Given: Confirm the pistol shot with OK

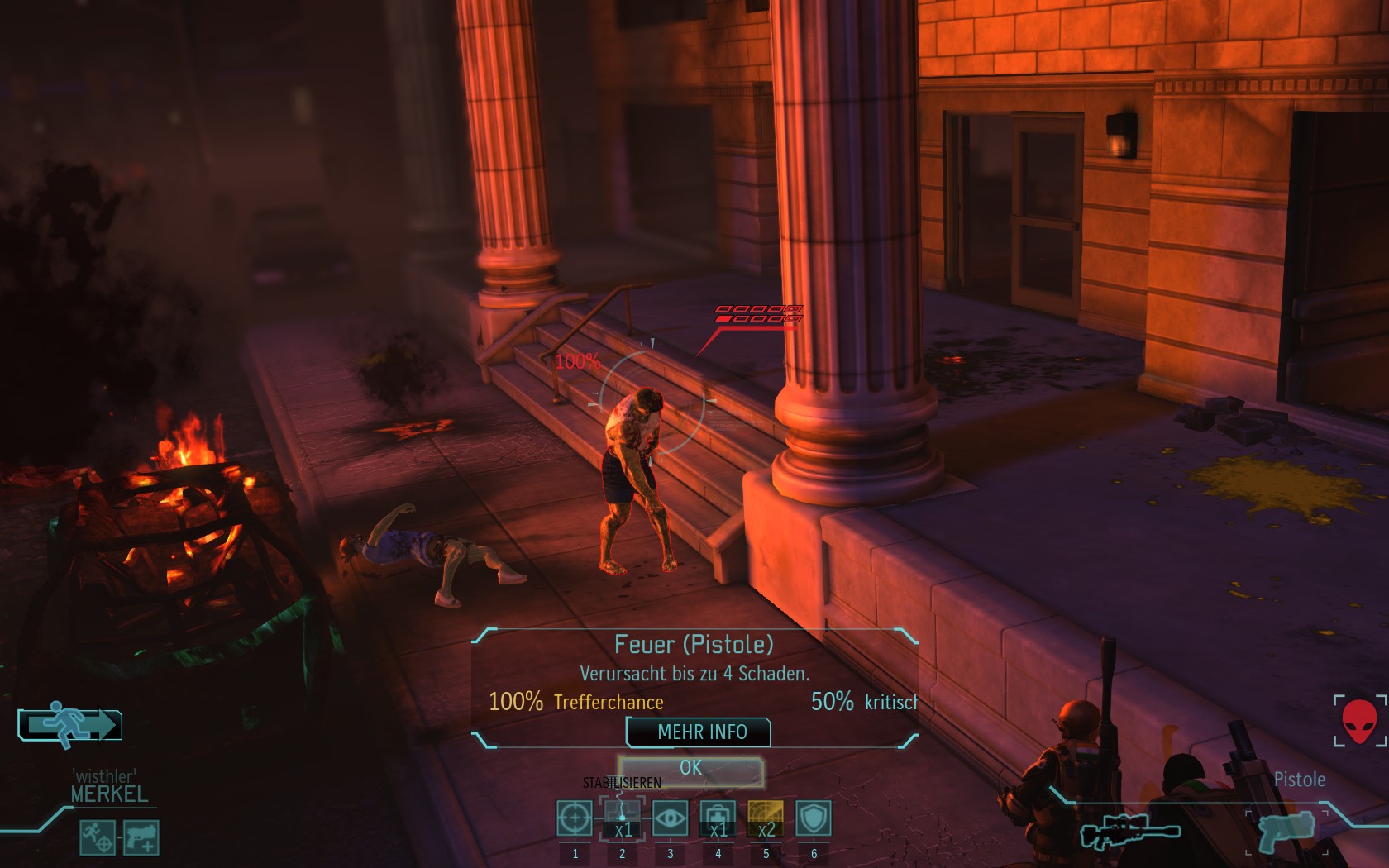Looking at the screenshot, I should [690, 770].
